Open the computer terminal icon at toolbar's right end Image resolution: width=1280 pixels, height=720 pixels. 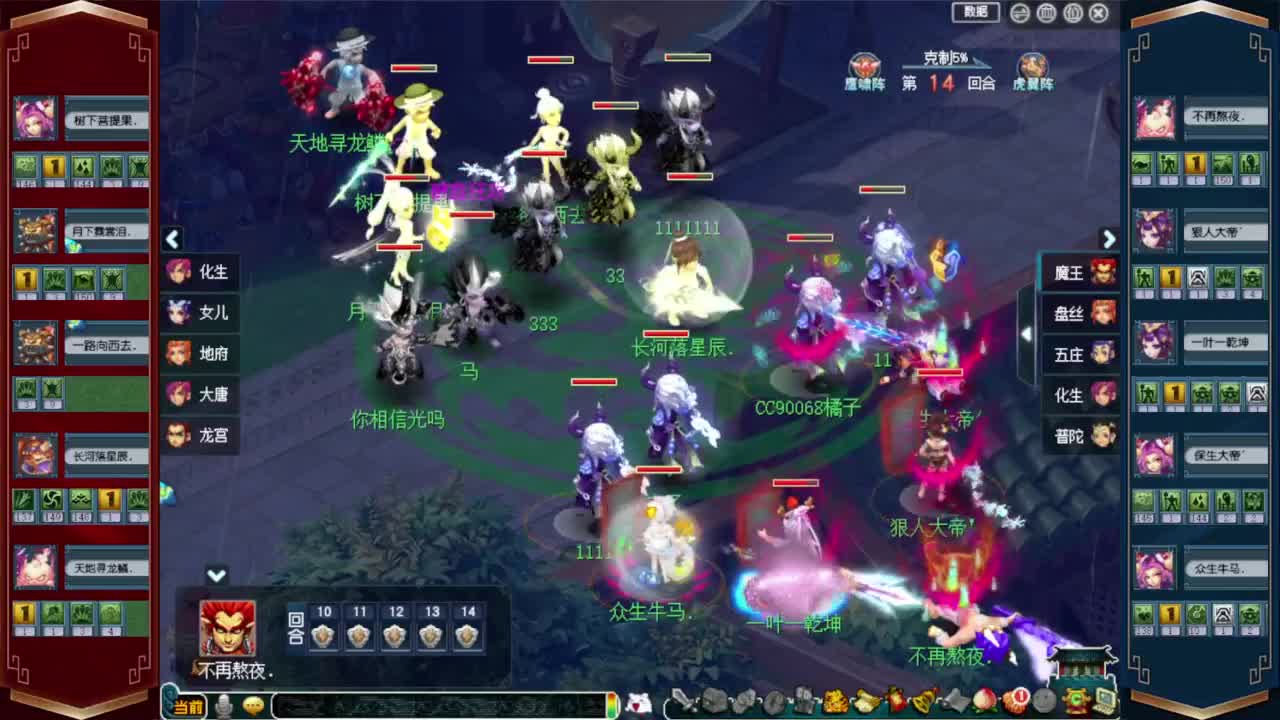click(1104, 703)
